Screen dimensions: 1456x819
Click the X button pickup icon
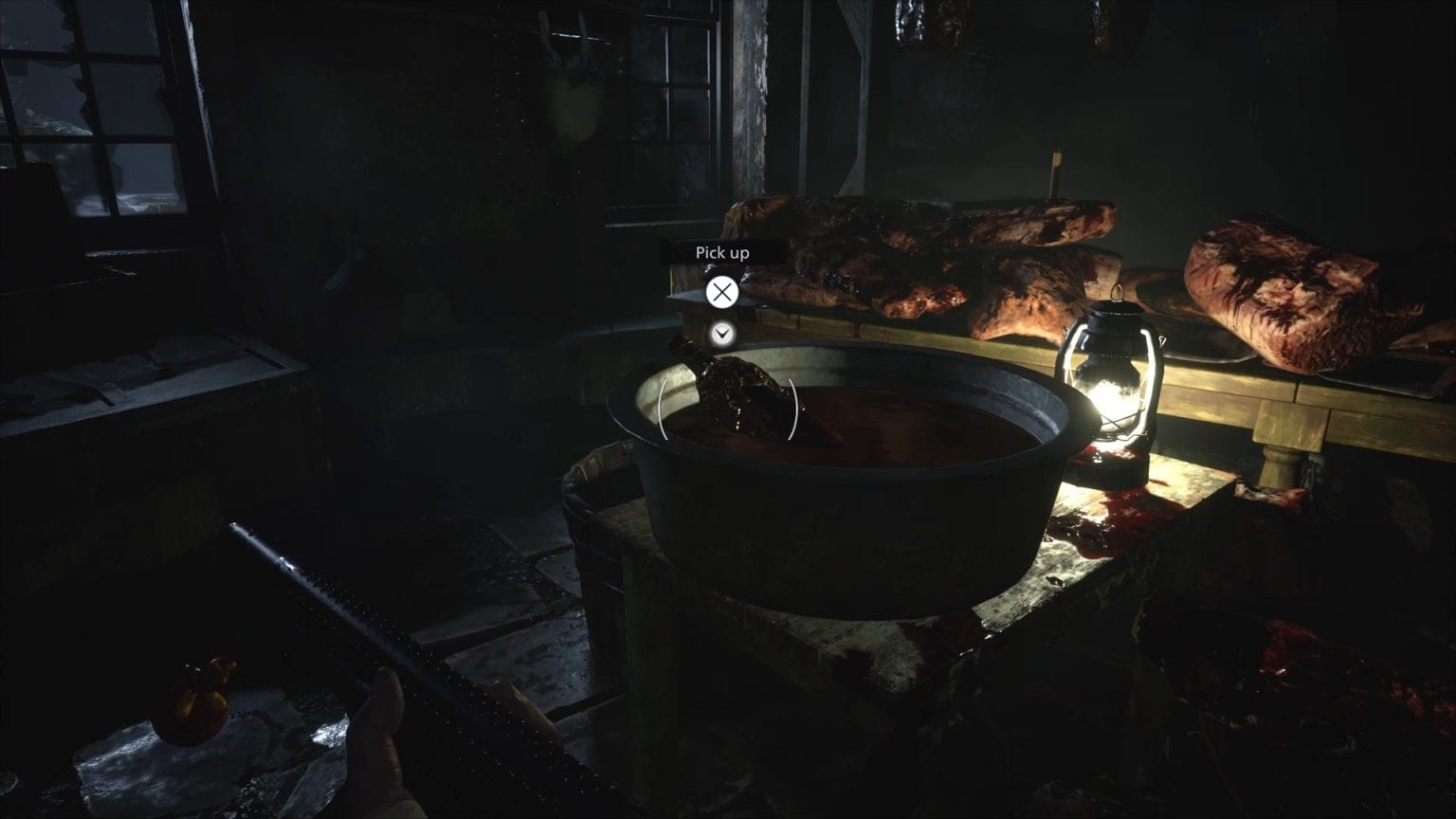722,291
